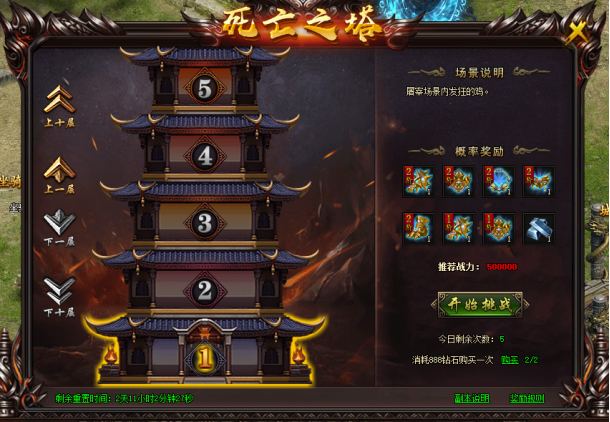Screen dimensions: 610x422
Task: Inspect the blue crystal reward icon
Action: pyautogui.click(x=498, y=181)
